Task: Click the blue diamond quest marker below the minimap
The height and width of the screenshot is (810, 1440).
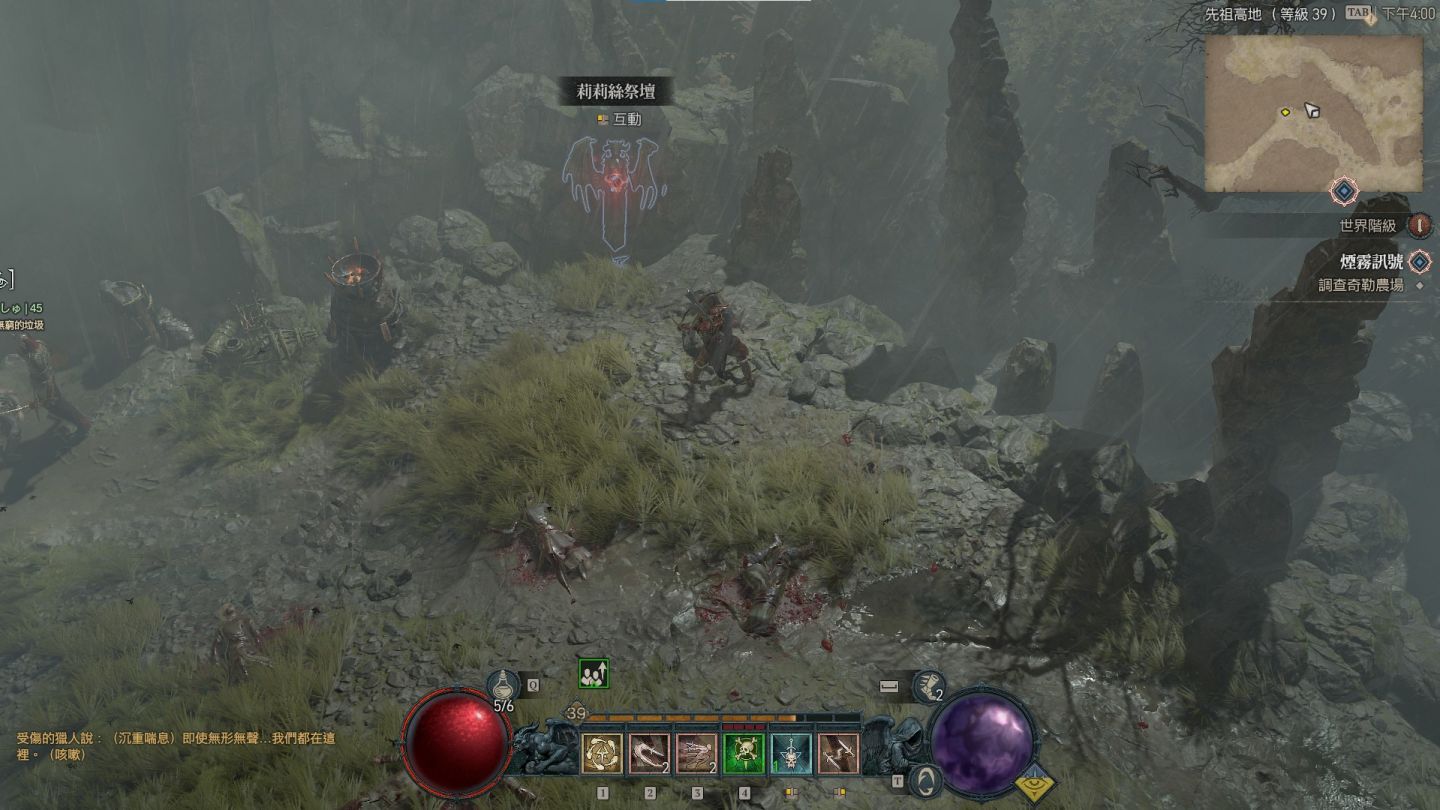Action: [x=1344, y=190]
